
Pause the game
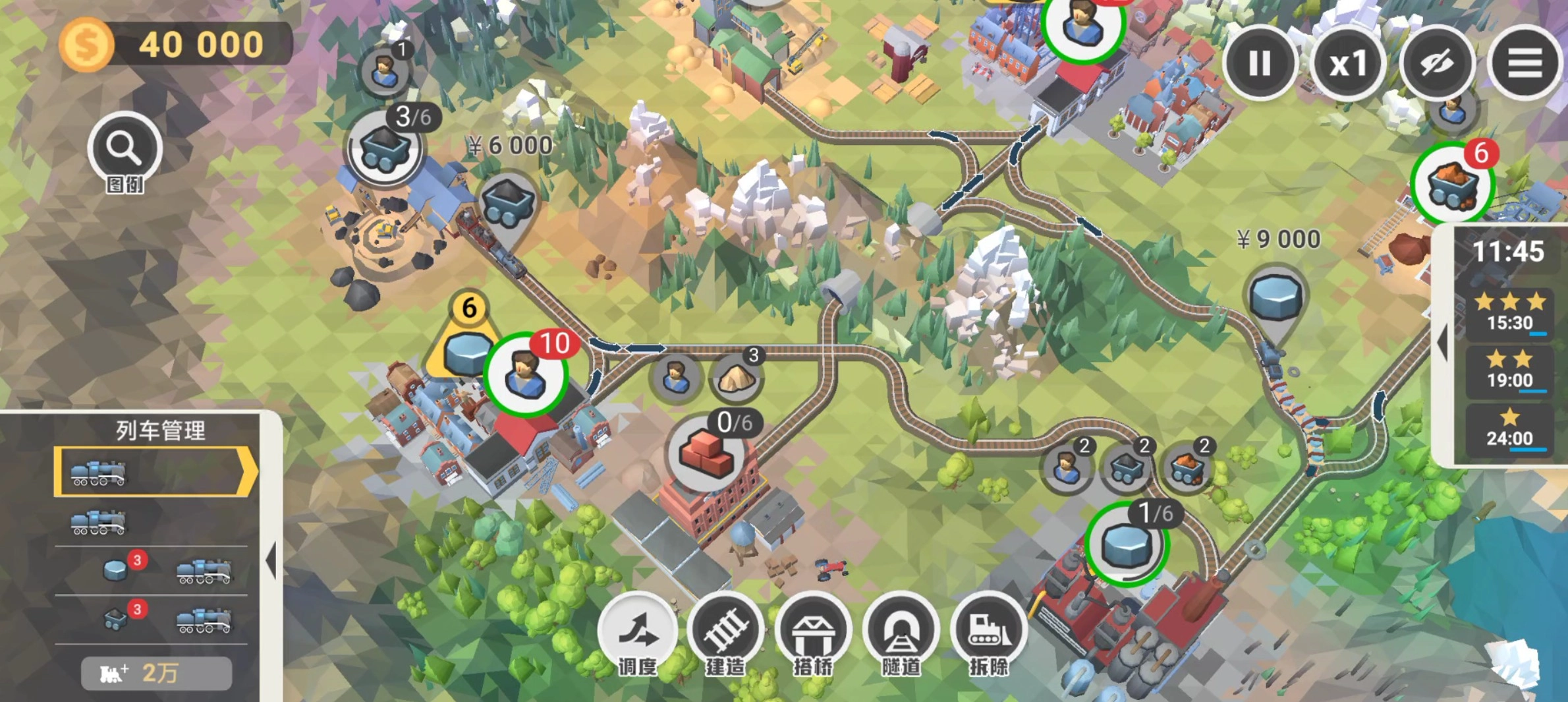coord(1259,64)
